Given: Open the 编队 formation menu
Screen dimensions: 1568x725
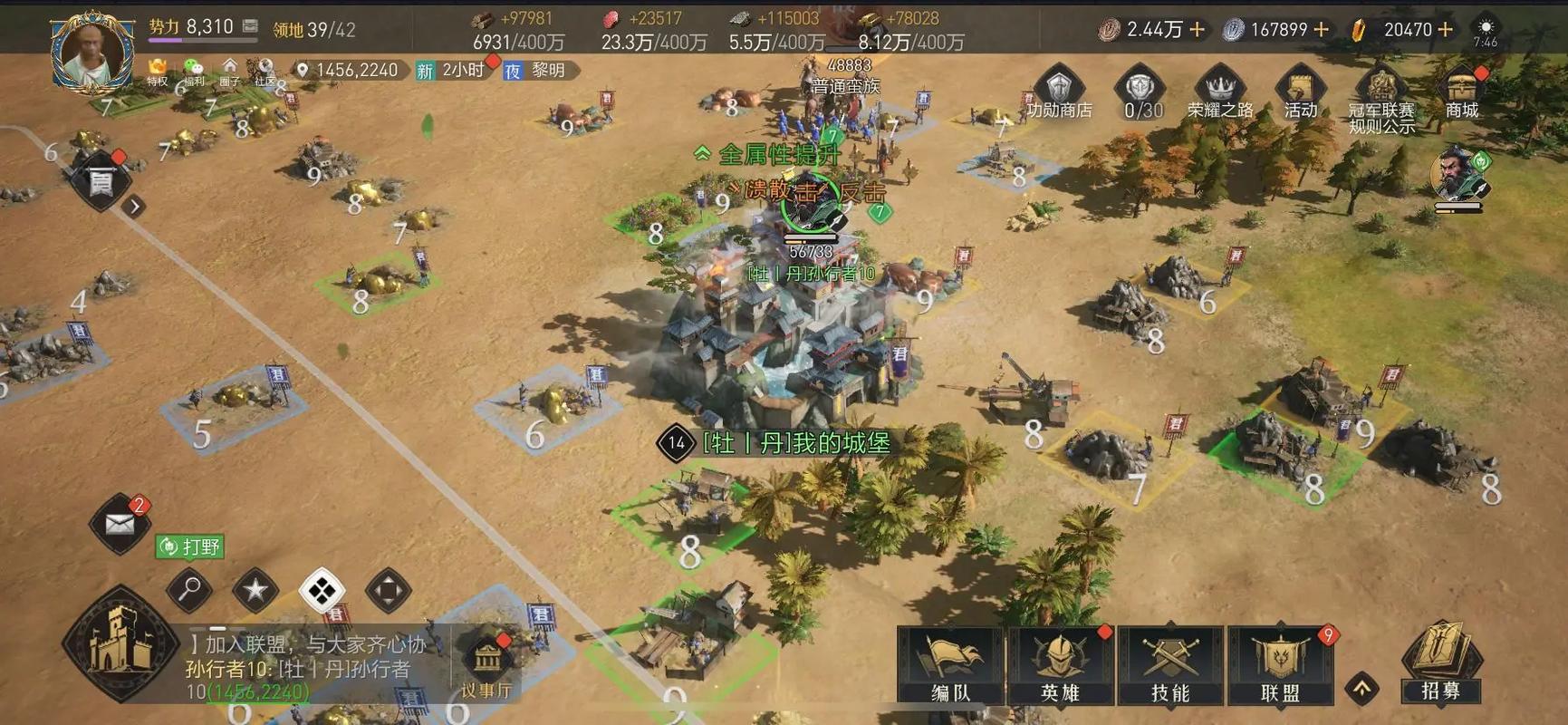Looking at the screenshot, I should [x=950, y=666].
